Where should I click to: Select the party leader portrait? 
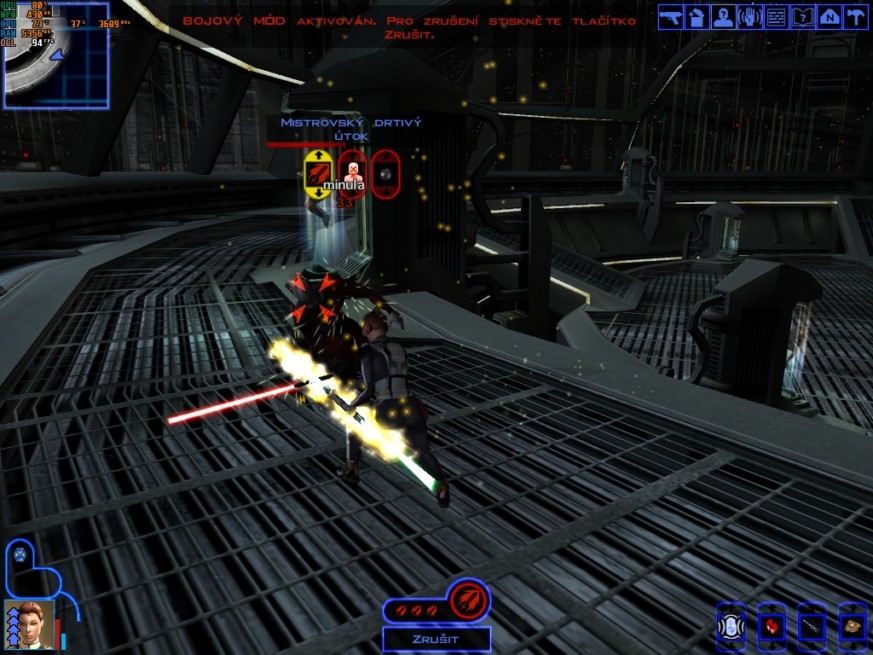click(x=29, y=624)
